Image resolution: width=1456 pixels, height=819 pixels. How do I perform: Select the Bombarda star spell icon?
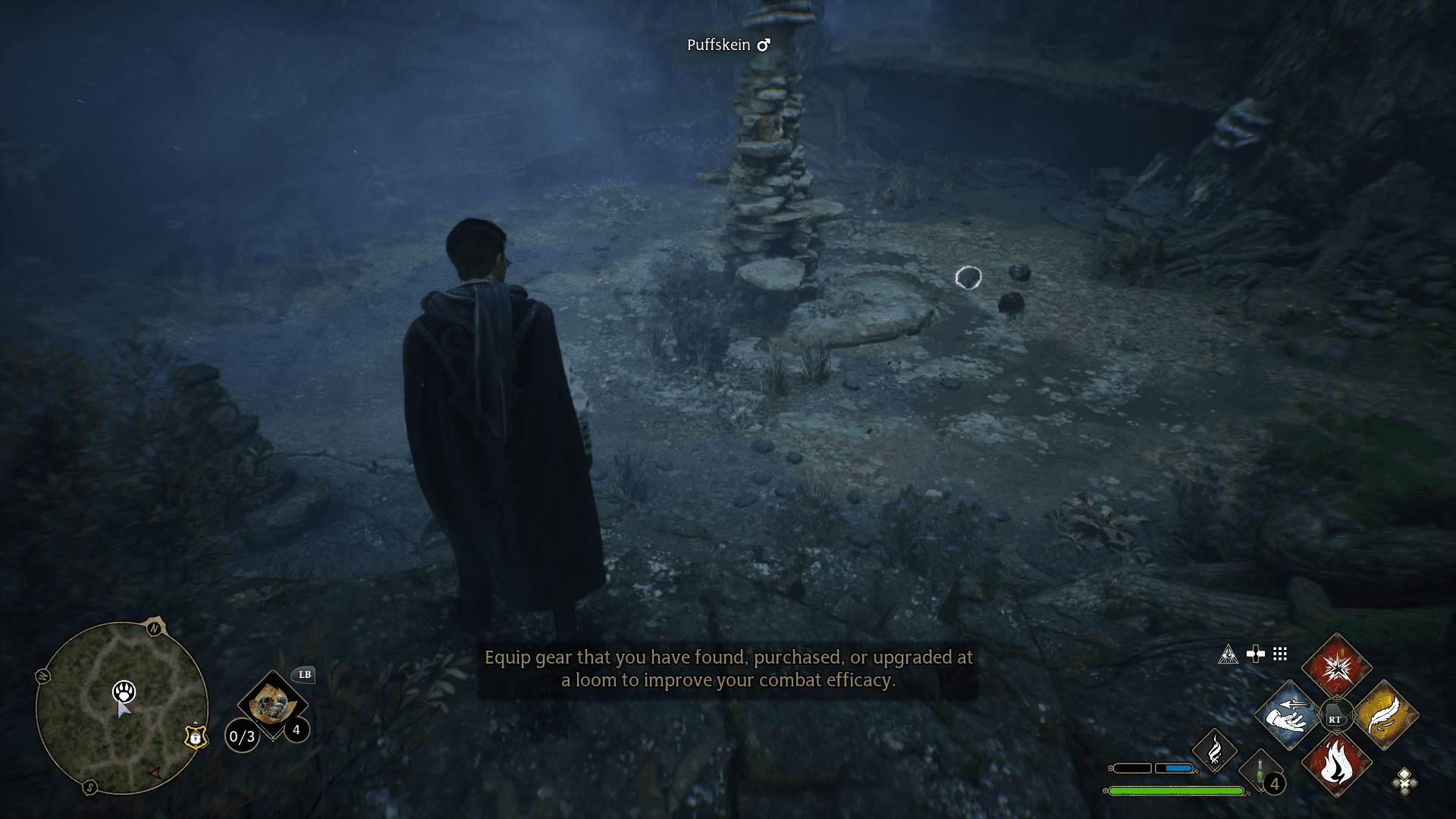[1337, 668]
